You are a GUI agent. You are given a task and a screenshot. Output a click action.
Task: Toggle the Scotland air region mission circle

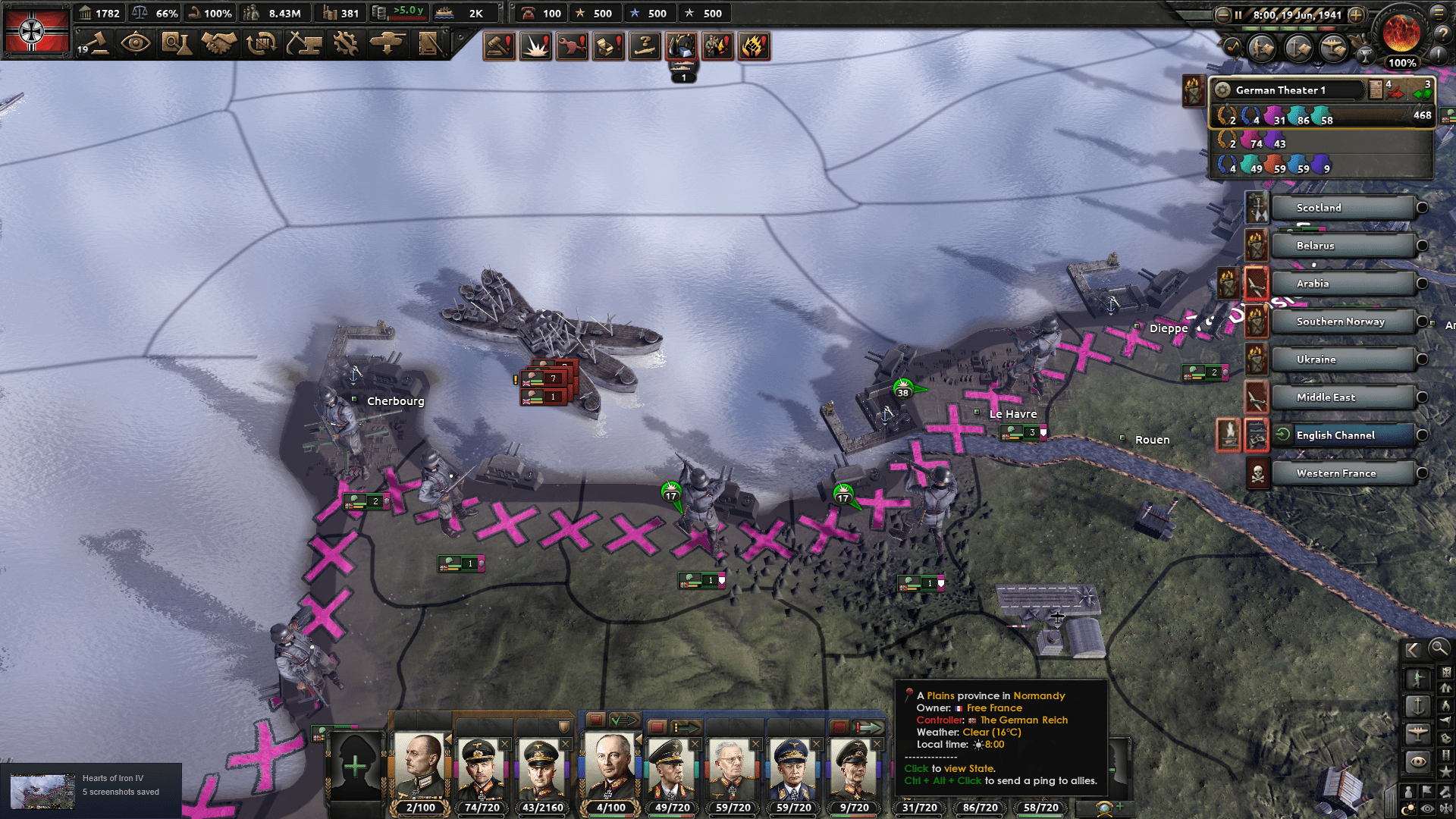(1422, 207)
